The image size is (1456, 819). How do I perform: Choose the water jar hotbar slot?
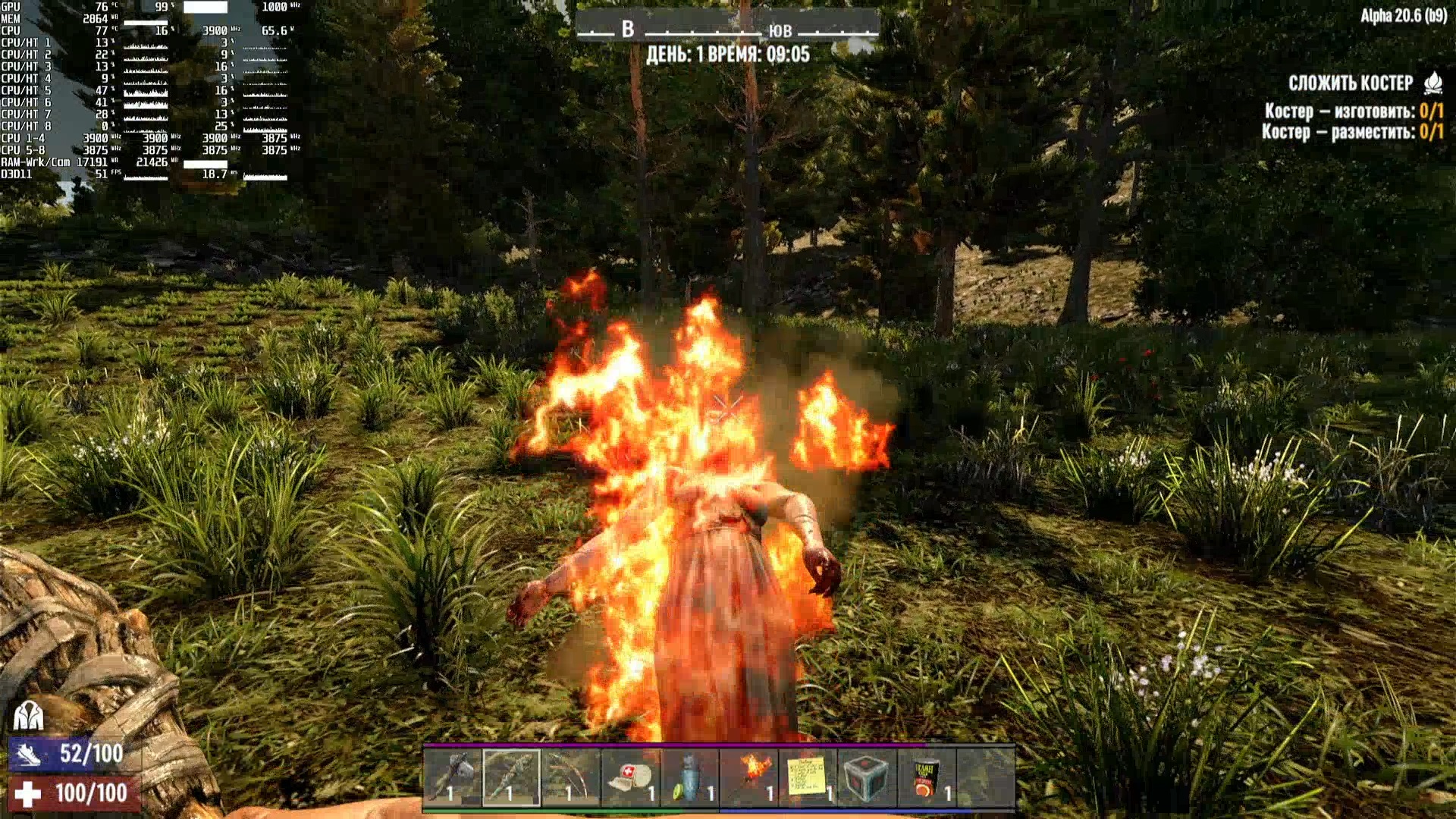point(689,777)
